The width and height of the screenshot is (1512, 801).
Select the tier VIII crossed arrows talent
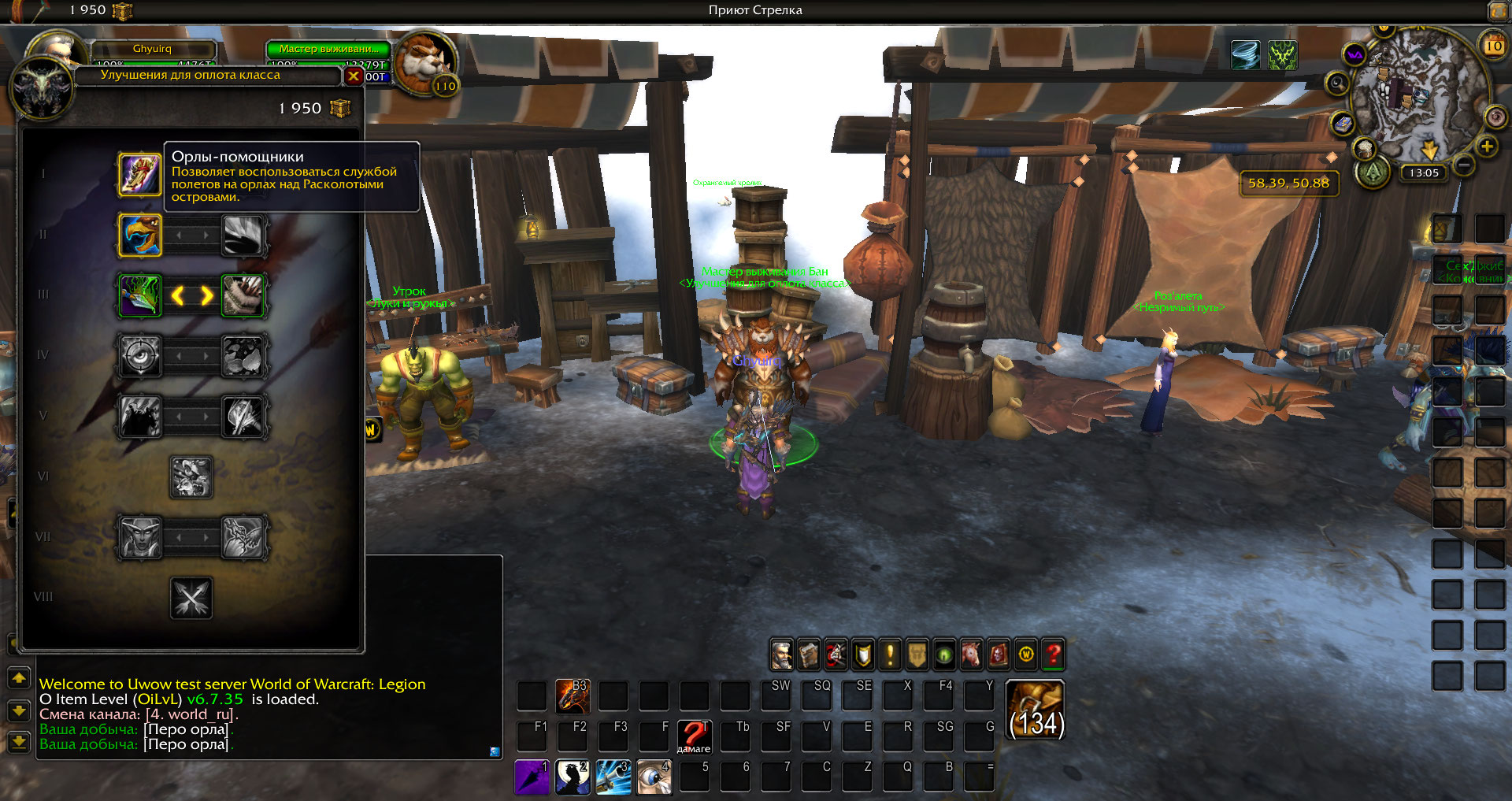[191, 598]
